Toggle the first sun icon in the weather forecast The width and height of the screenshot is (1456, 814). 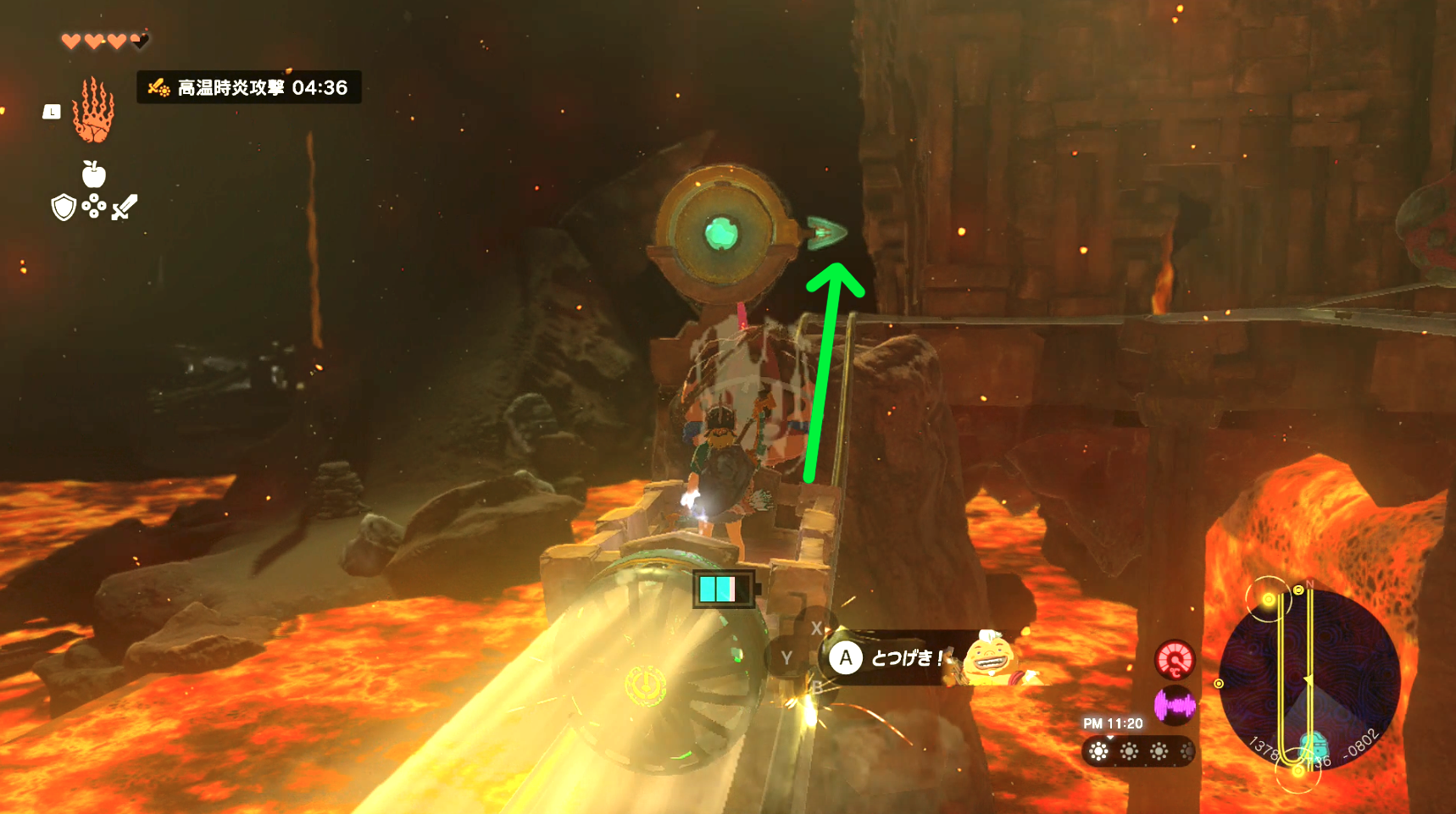pyautogui.click(x=1098, y=750)
